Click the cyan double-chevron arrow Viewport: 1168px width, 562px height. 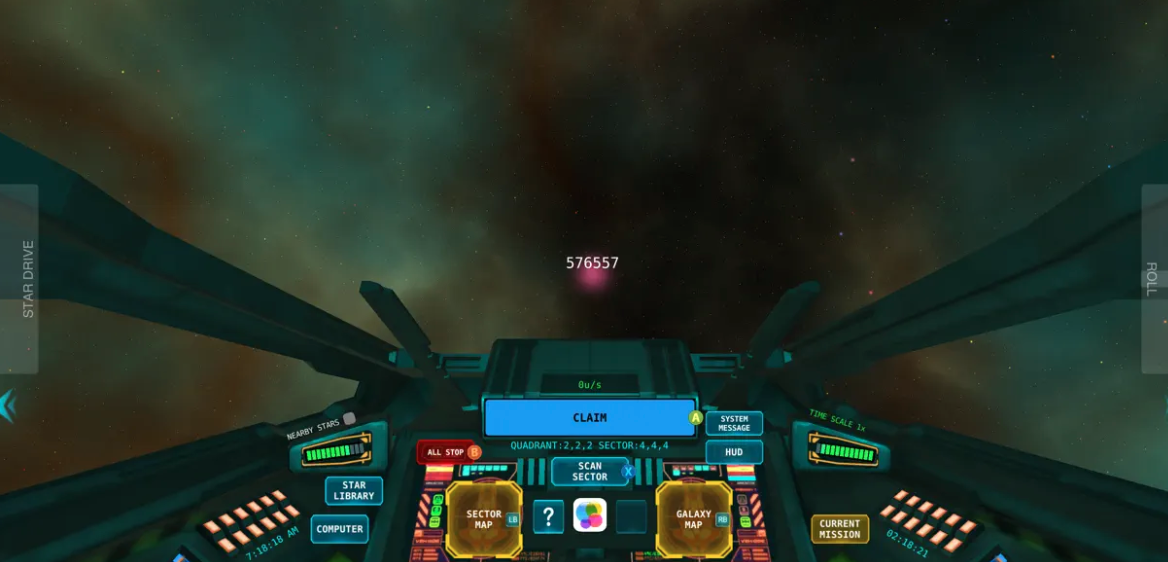[8, 405]
